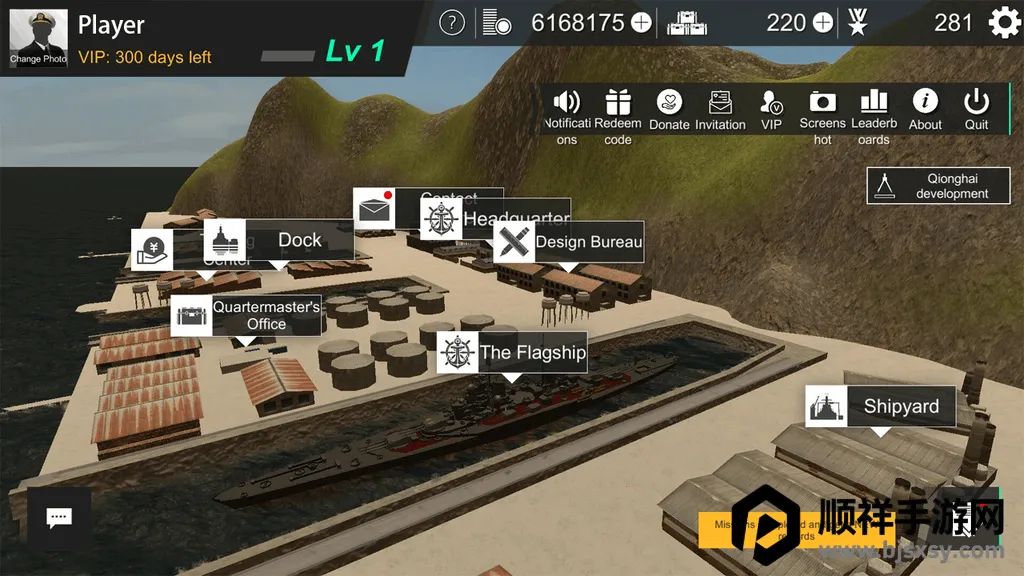
Task: Open the Notifications speaker button
Action: pyautogui.click(x=567, y=115)
